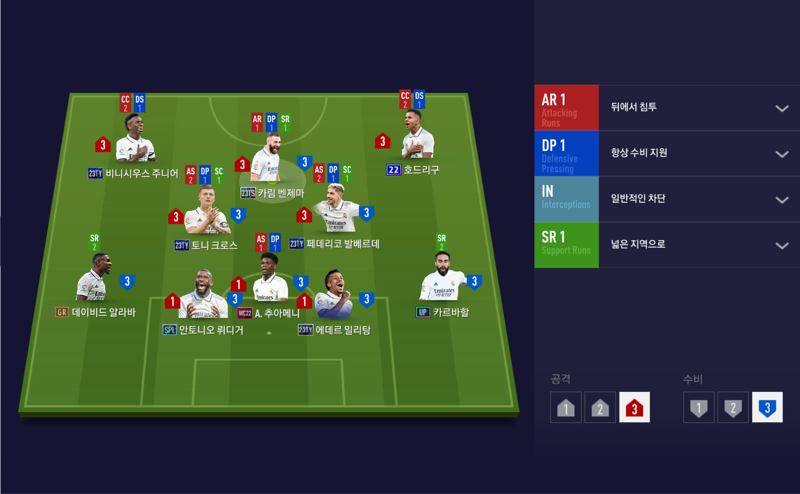The image size is (800, 494).
Task: Set attack (공격) level to 1
Action: [566, 407]
